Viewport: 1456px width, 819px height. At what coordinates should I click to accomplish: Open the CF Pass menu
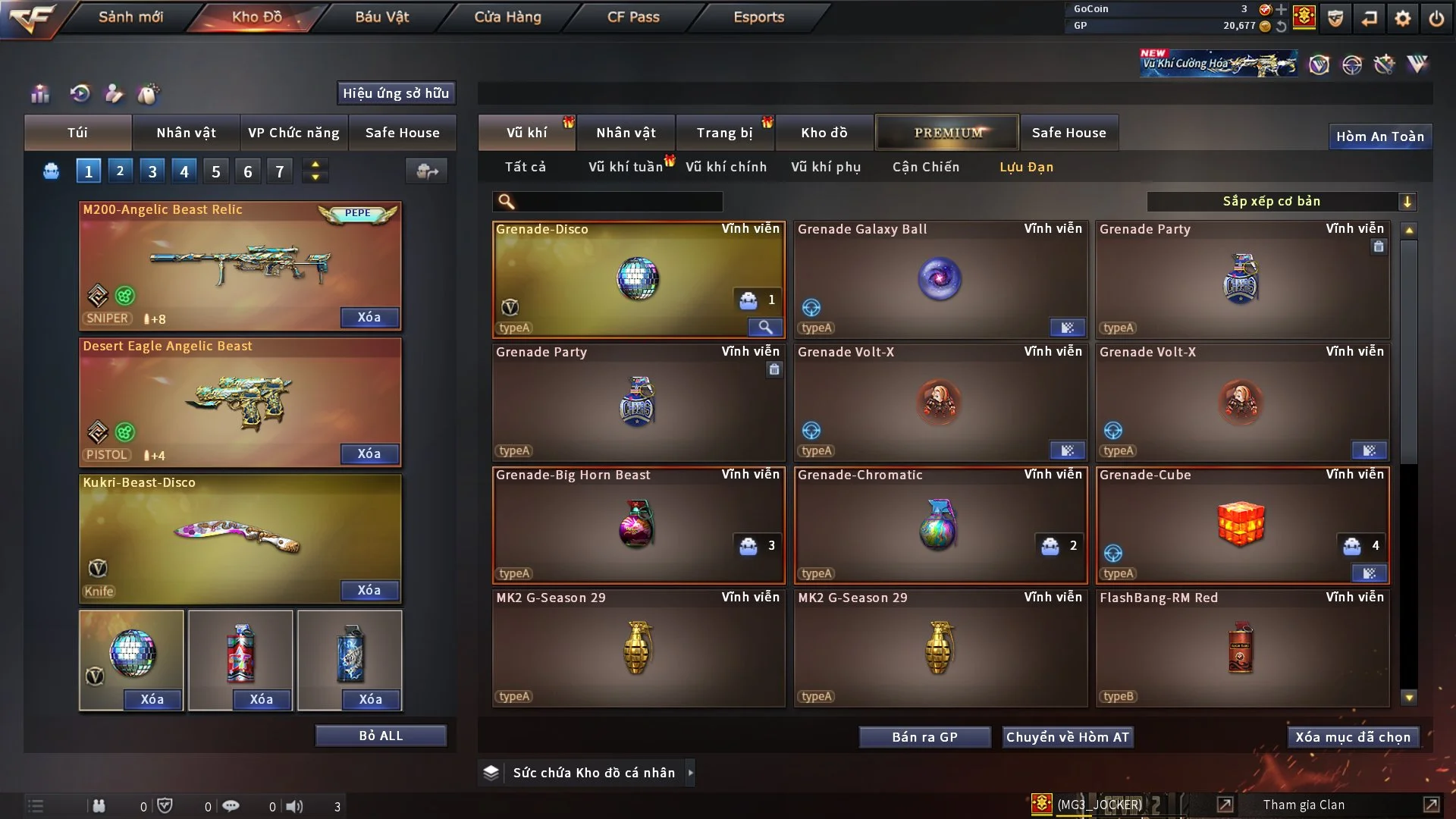click(x=633, y=17)
